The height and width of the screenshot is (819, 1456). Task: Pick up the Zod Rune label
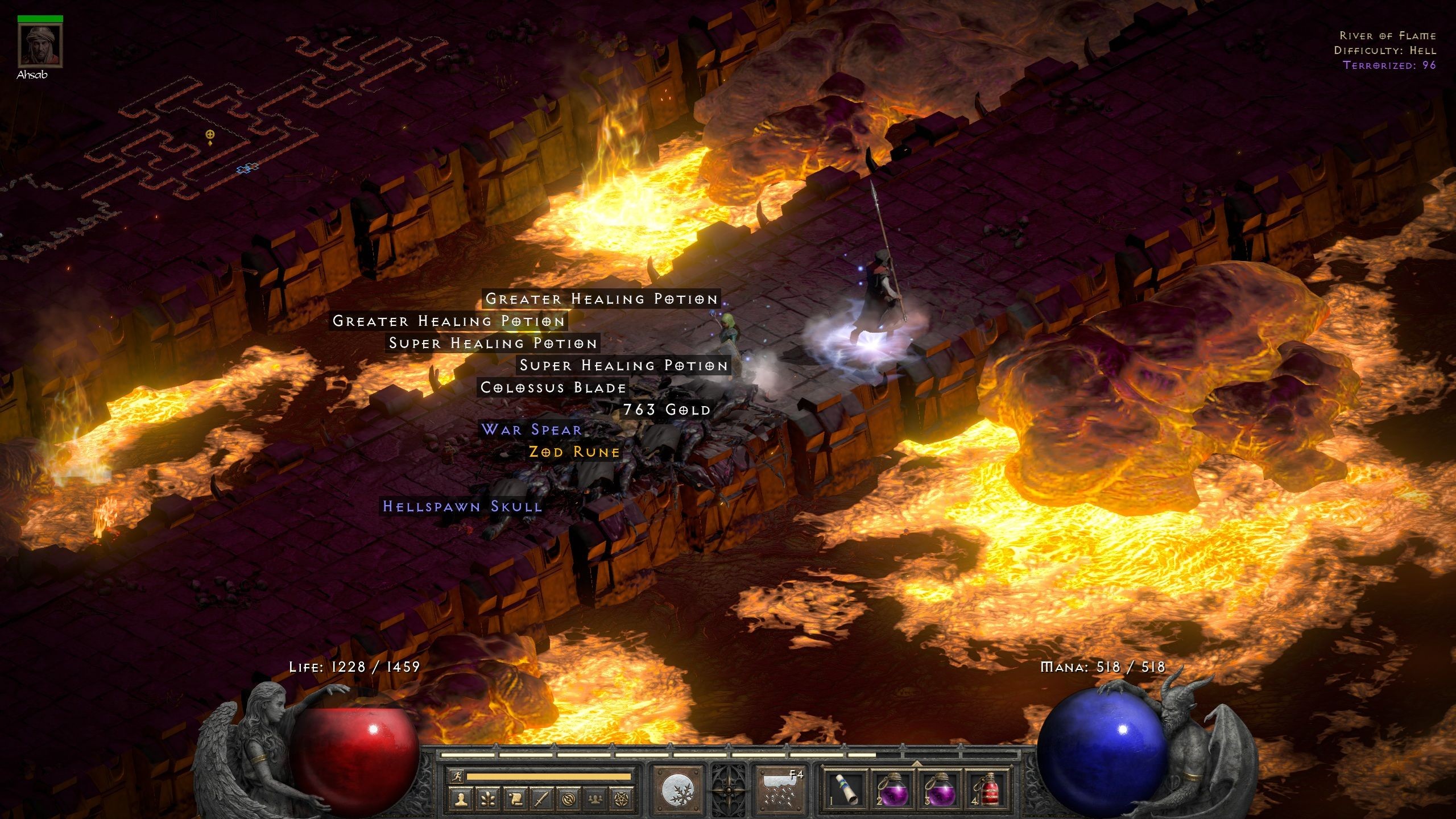coord(574,452)
